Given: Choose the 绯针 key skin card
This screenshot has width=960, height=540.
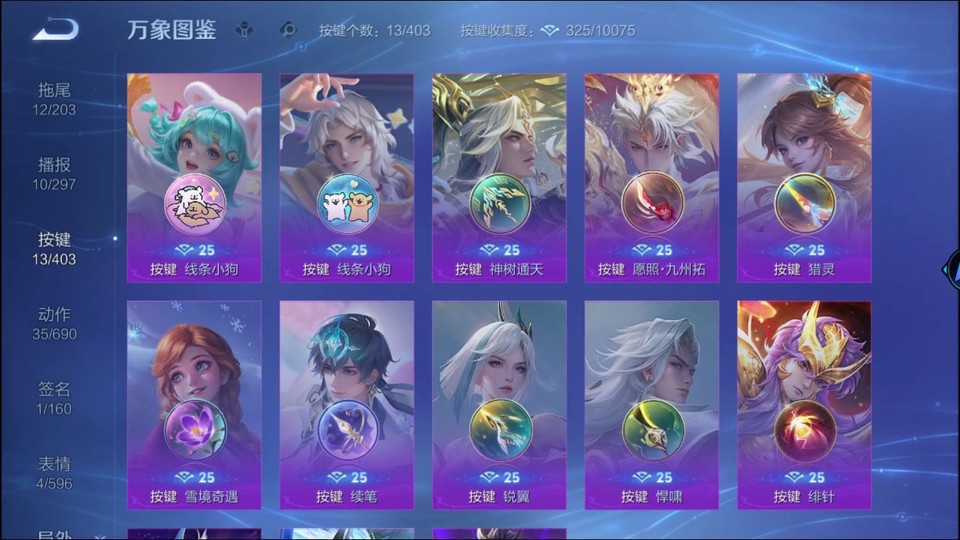Looking at the screenshot, I should [x=804, y=405].
